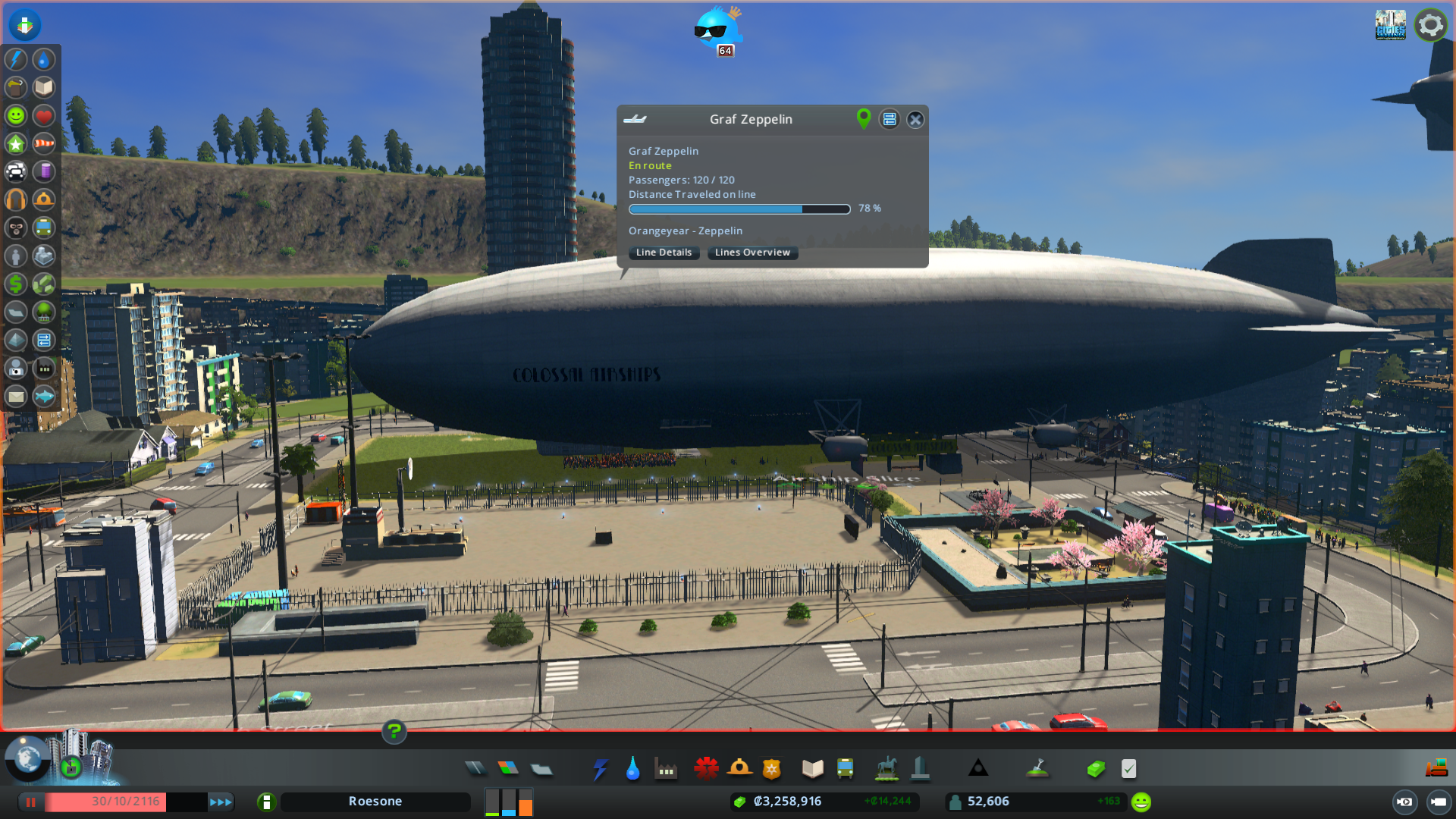Open the Policies panel
Image resolution: width=1456 pixels, height=819 pixels.
click(1129, 768)
